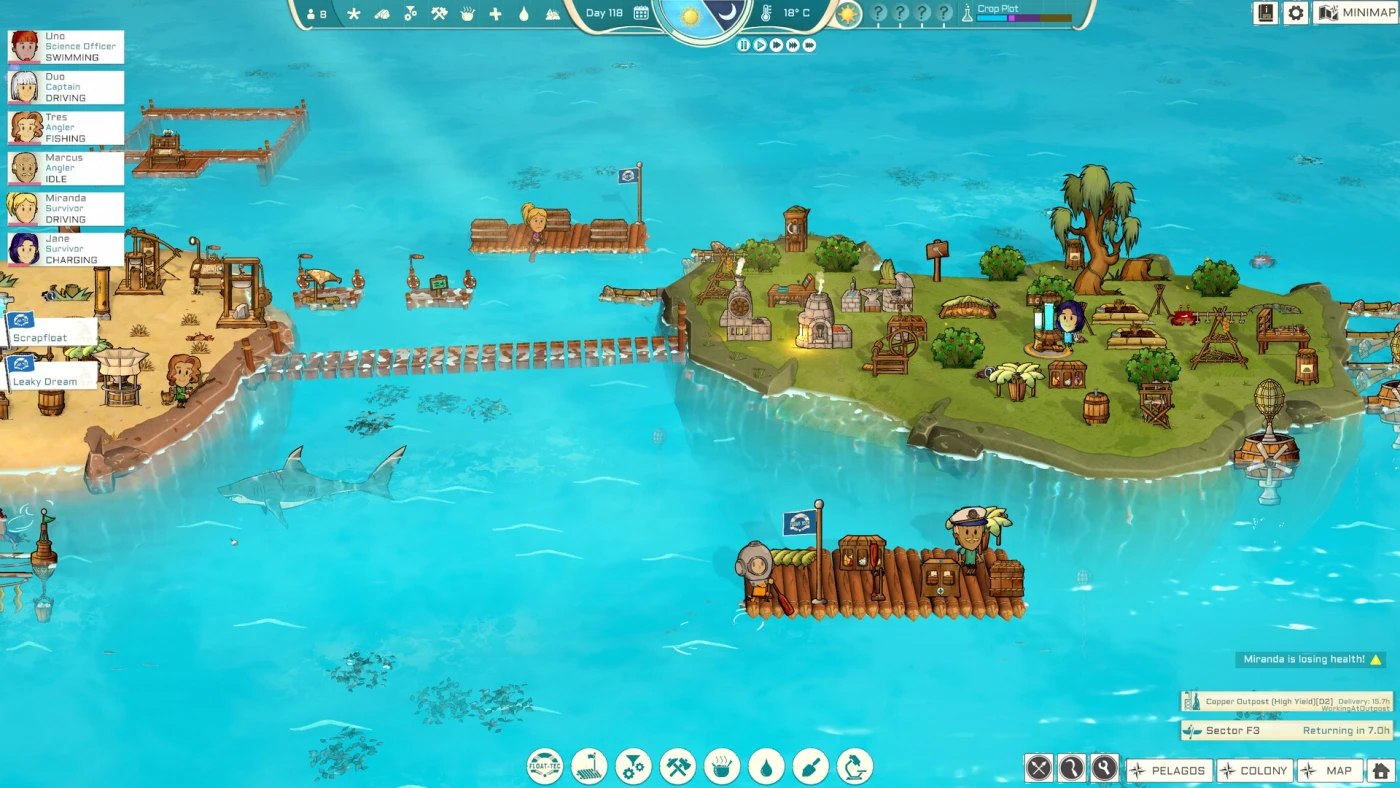Select Marcus in the survivor list
This screenshot has width=1400, height=788.
66,168
